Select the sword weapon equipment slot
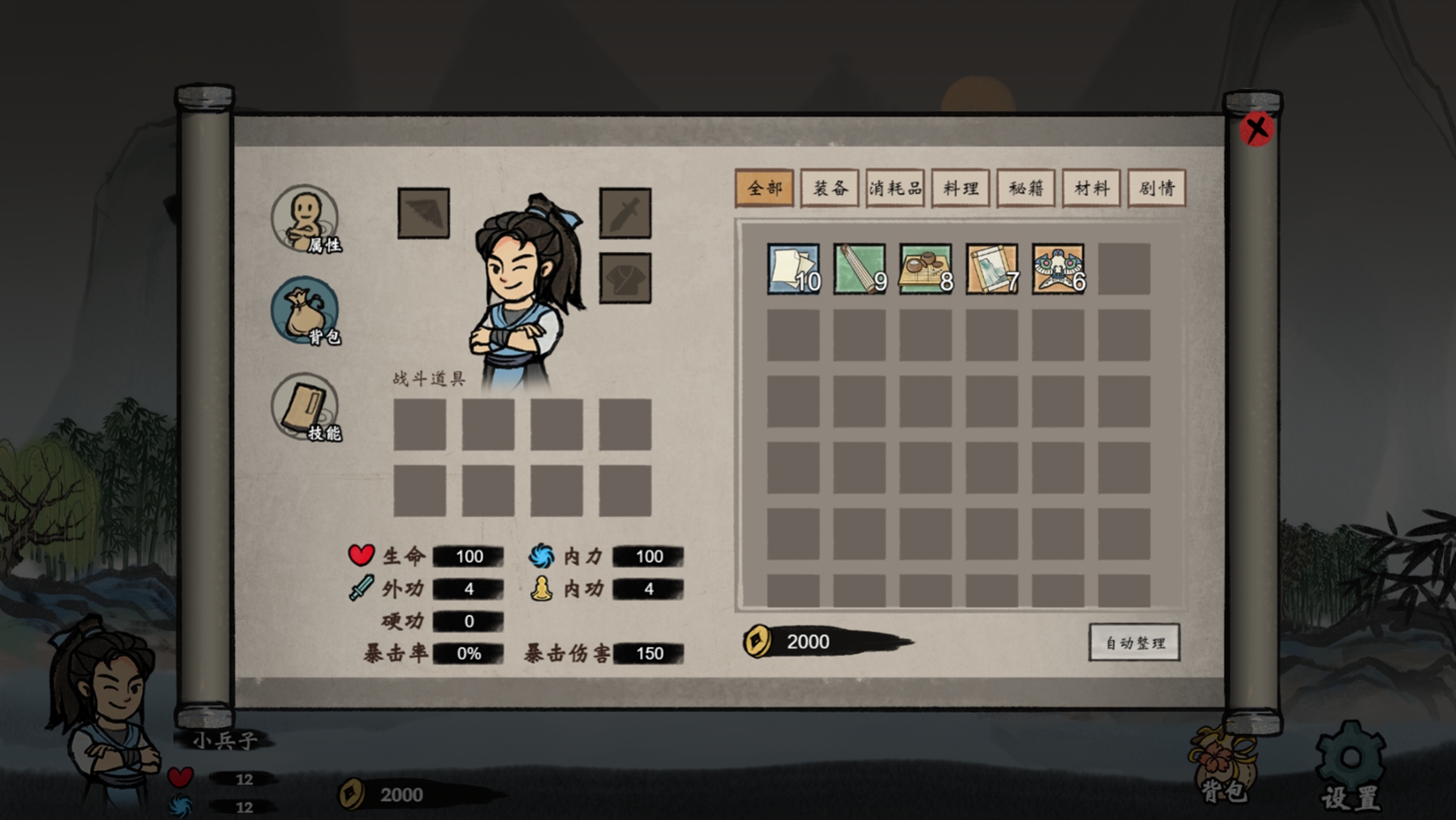 [624, 212]
